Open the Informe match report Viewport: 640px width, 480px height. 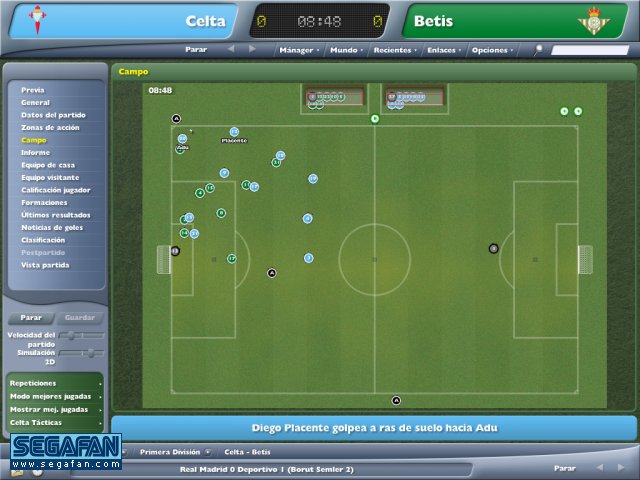tap(35, 152)
